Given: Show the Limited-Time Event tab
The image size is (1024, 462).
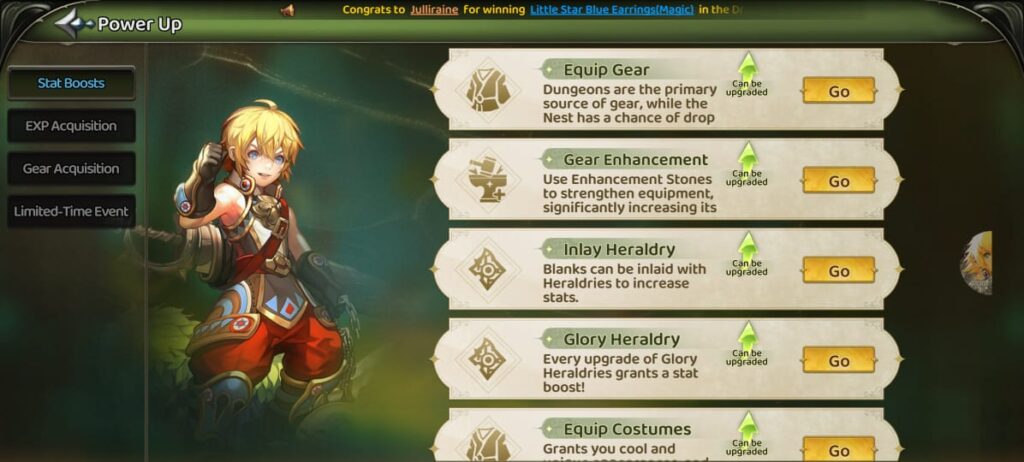Looking at the screenshot, I should (x=71, y=212).
